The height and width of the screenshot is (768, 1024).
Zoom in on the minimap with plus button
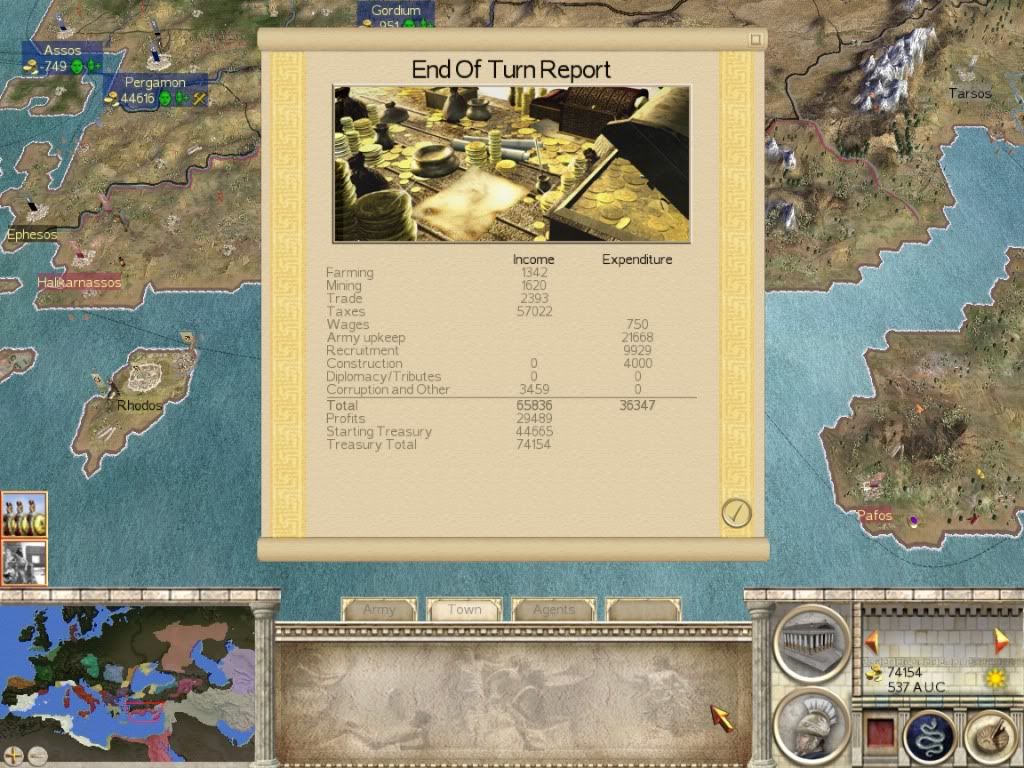pyautogui.click(x=13, y=756)
